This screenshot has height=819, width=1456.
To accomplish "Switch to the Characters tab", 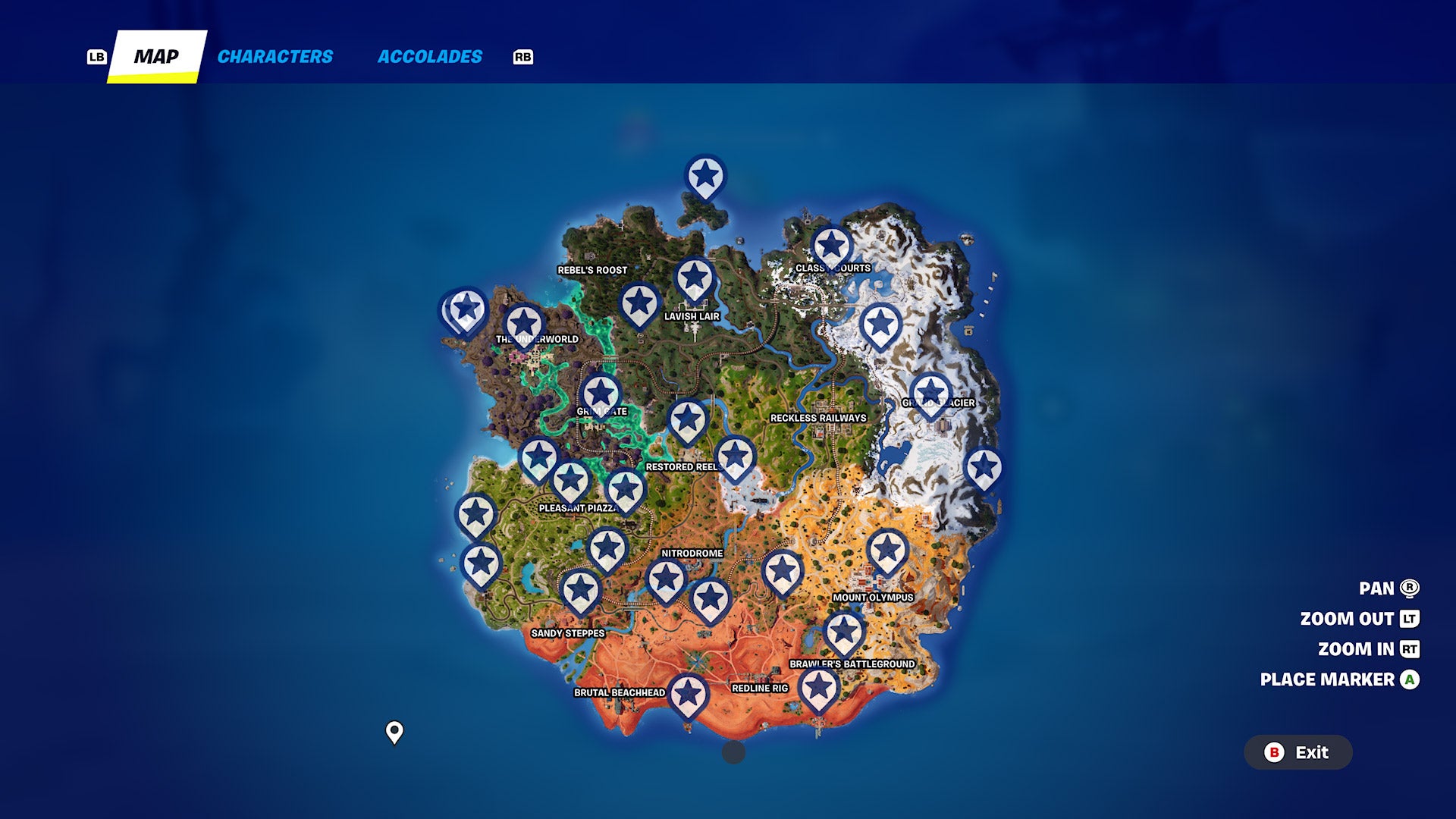I will 275,56.
